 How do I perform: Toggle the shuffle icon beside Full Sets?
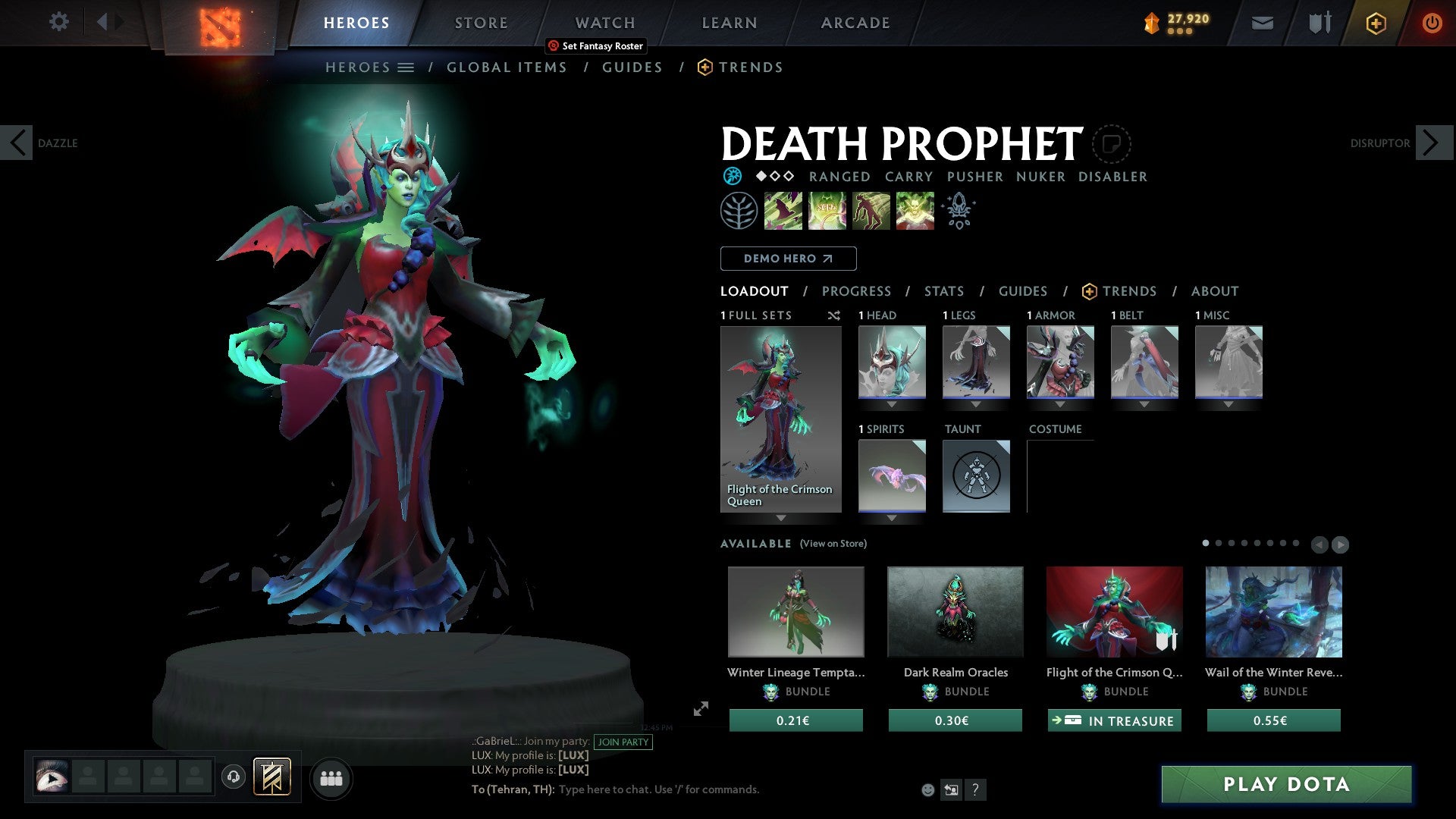[834, 315]
